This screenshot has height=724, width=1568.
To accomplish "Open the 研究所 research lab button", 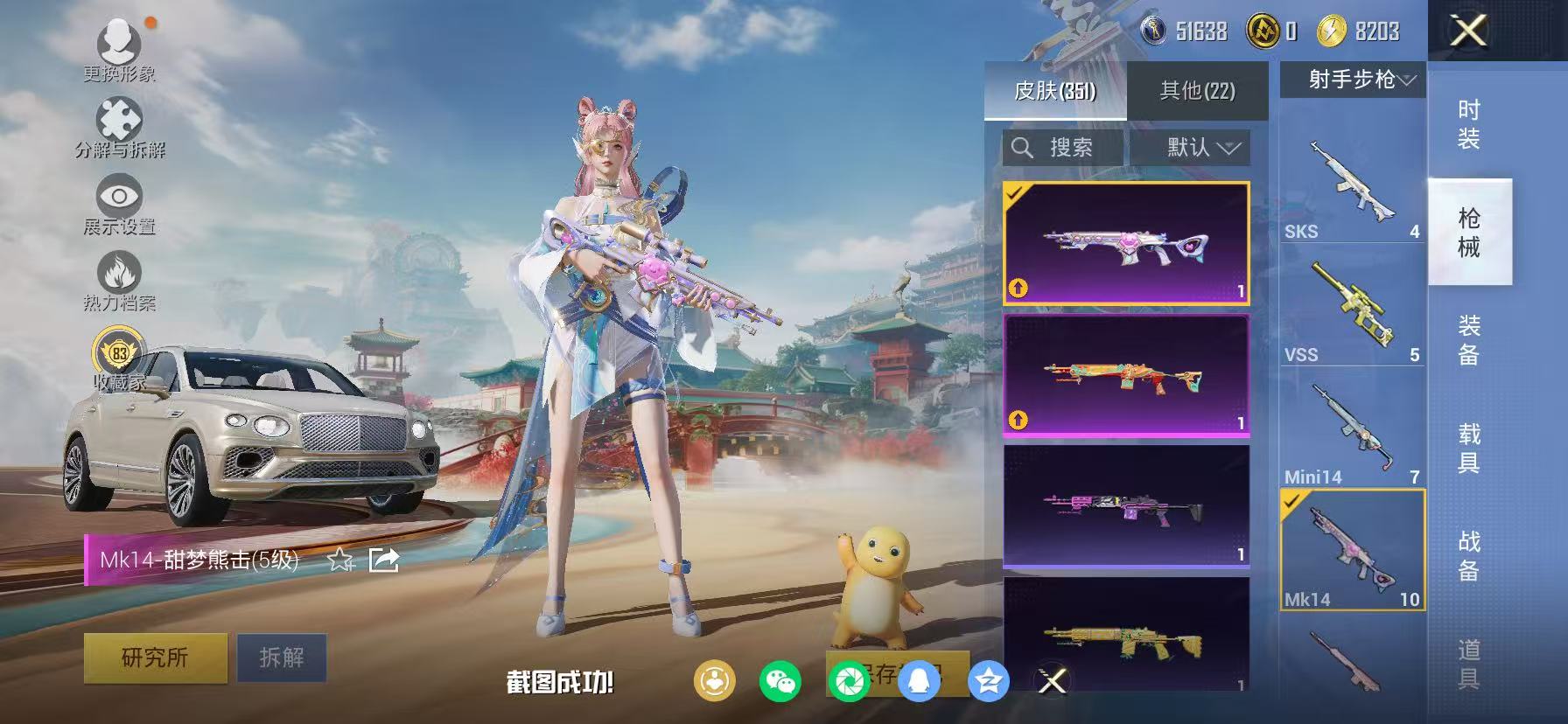I will click(x=154, y=658).
